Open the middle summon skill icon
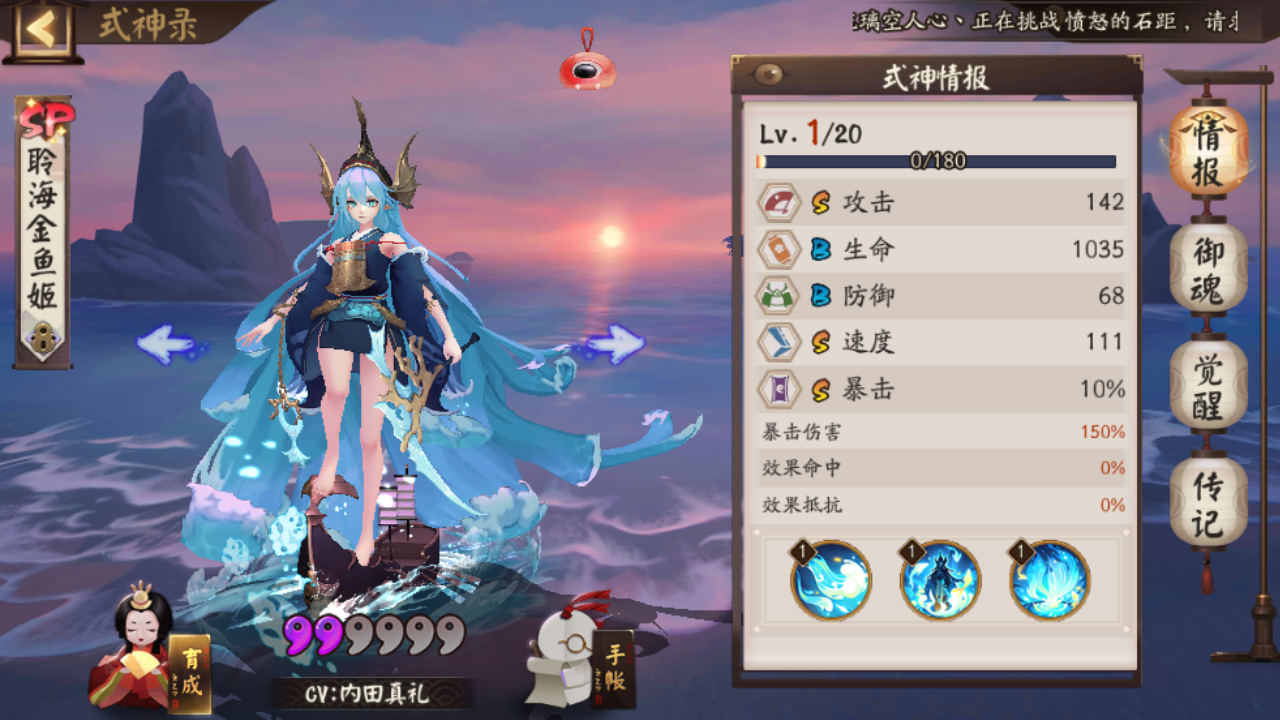Image resolution: width=1280 pixels, height=720 pixels. coord(940,580)
